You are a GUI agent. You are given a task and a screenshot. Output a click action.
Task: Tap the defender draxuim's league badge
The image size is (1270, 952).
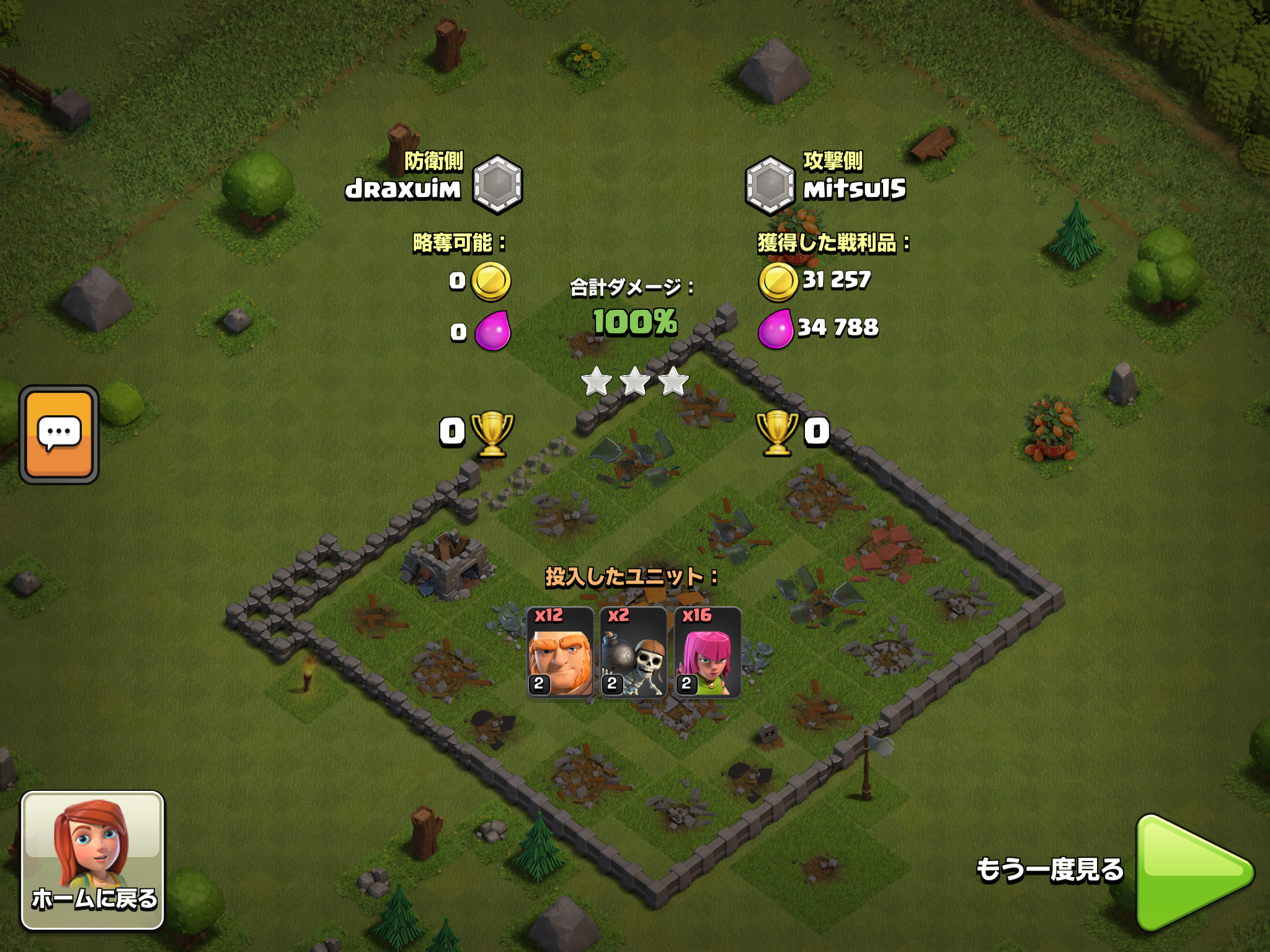click(x=497, y=185)
